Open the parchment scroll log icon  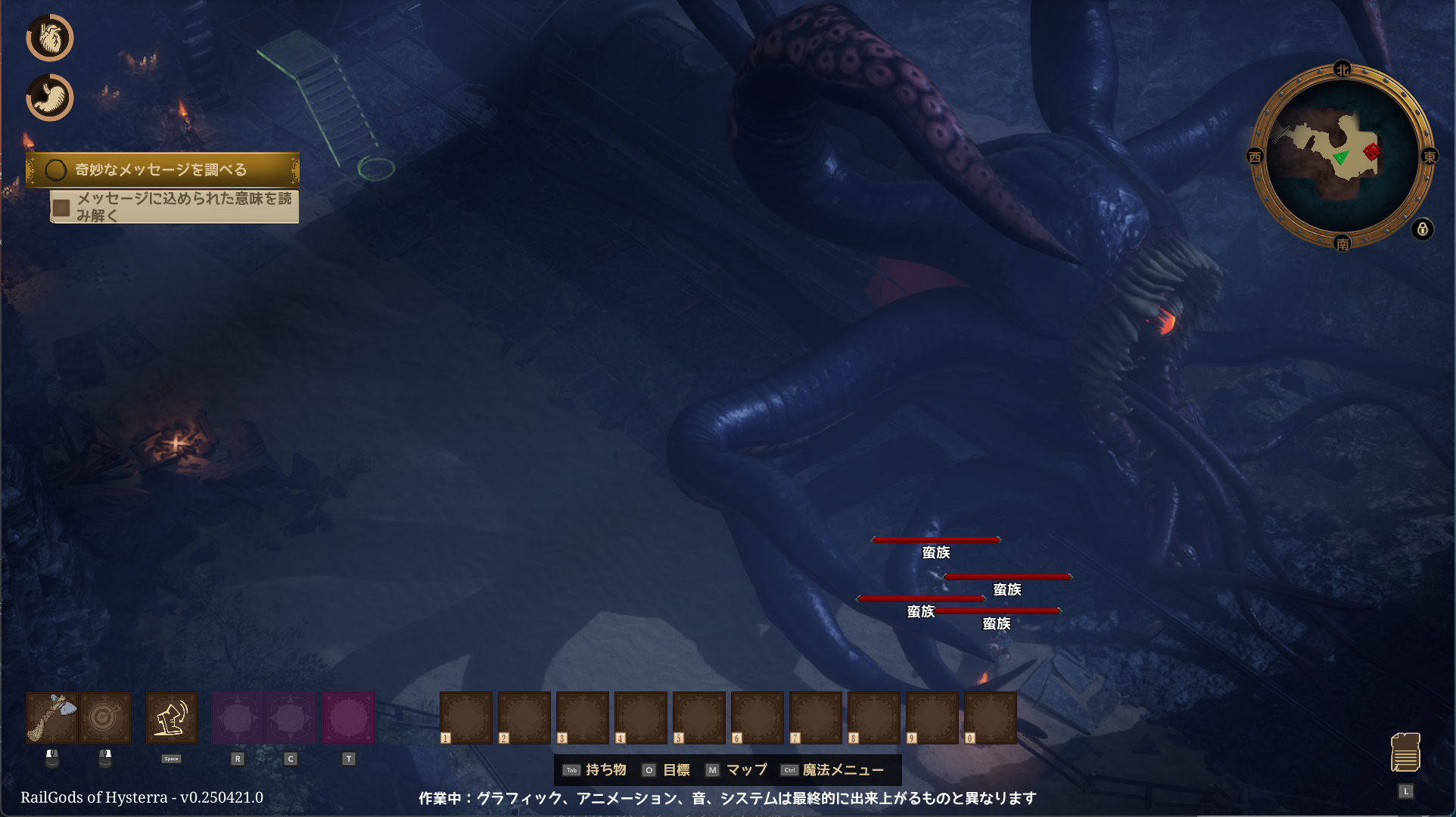click(1405, 752)
